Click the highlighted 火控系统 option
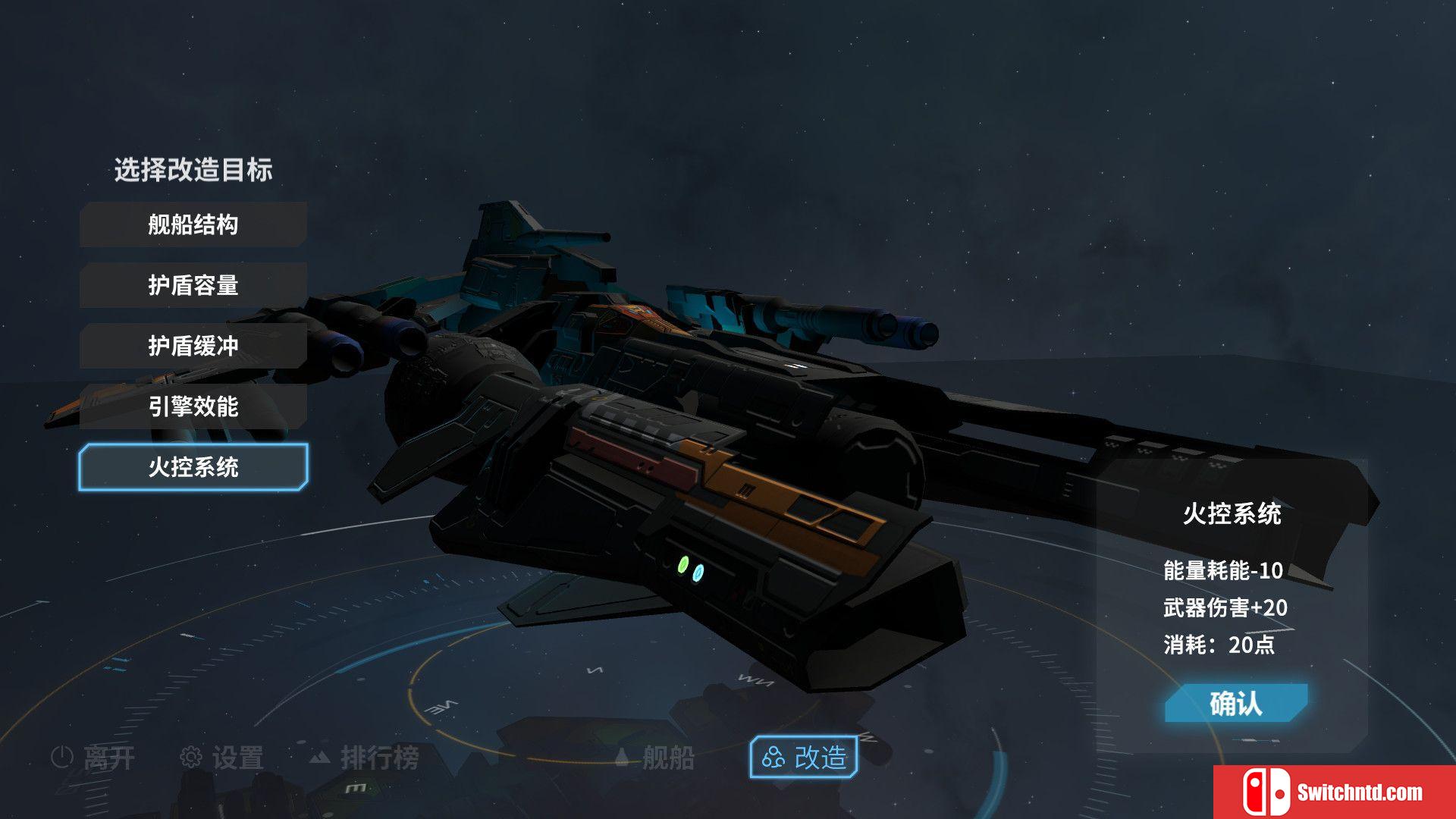Image resolution: width=1456 pixels, height=819 pixels. 193,467
